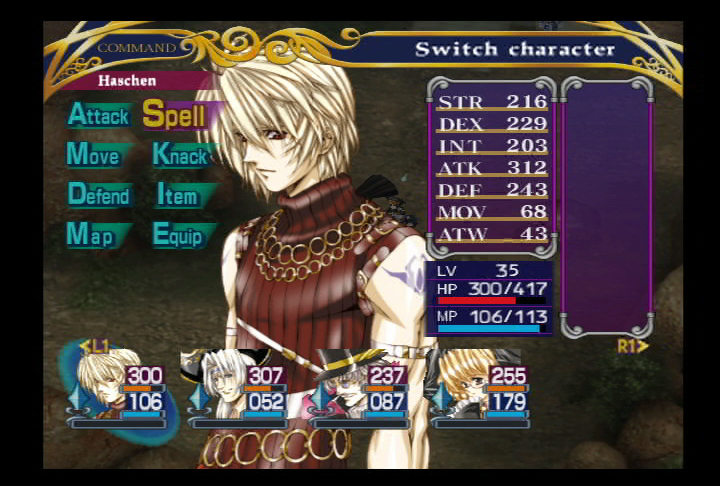The image size is (720, 486).
Task: Open the Map command
Action: [x=90, y=235]
